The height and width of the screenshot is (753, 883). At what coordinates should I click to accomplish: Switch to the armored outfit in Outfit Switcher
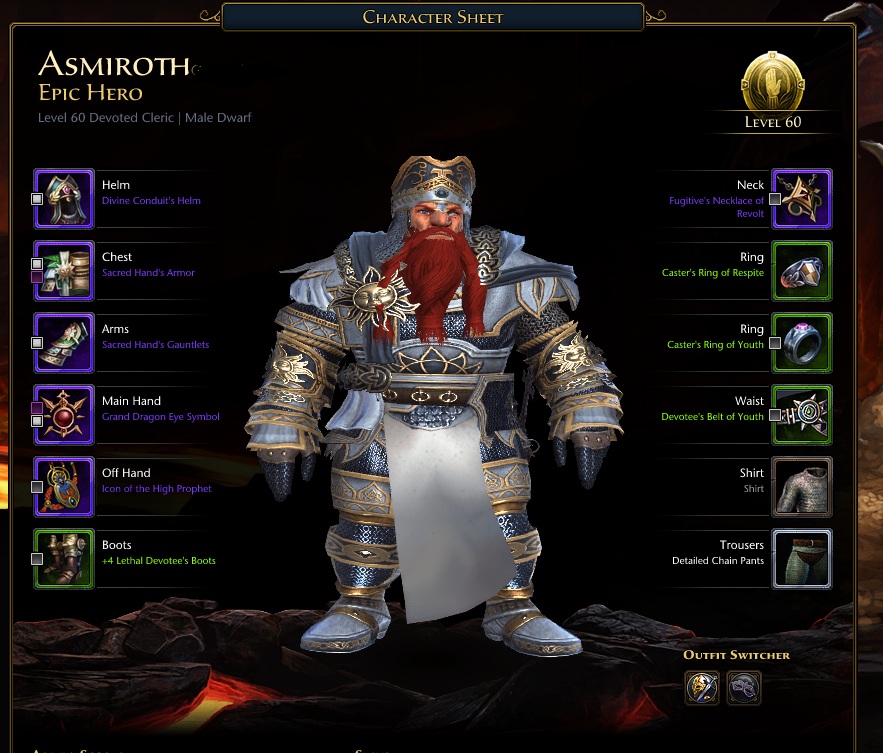click(702, 688)
